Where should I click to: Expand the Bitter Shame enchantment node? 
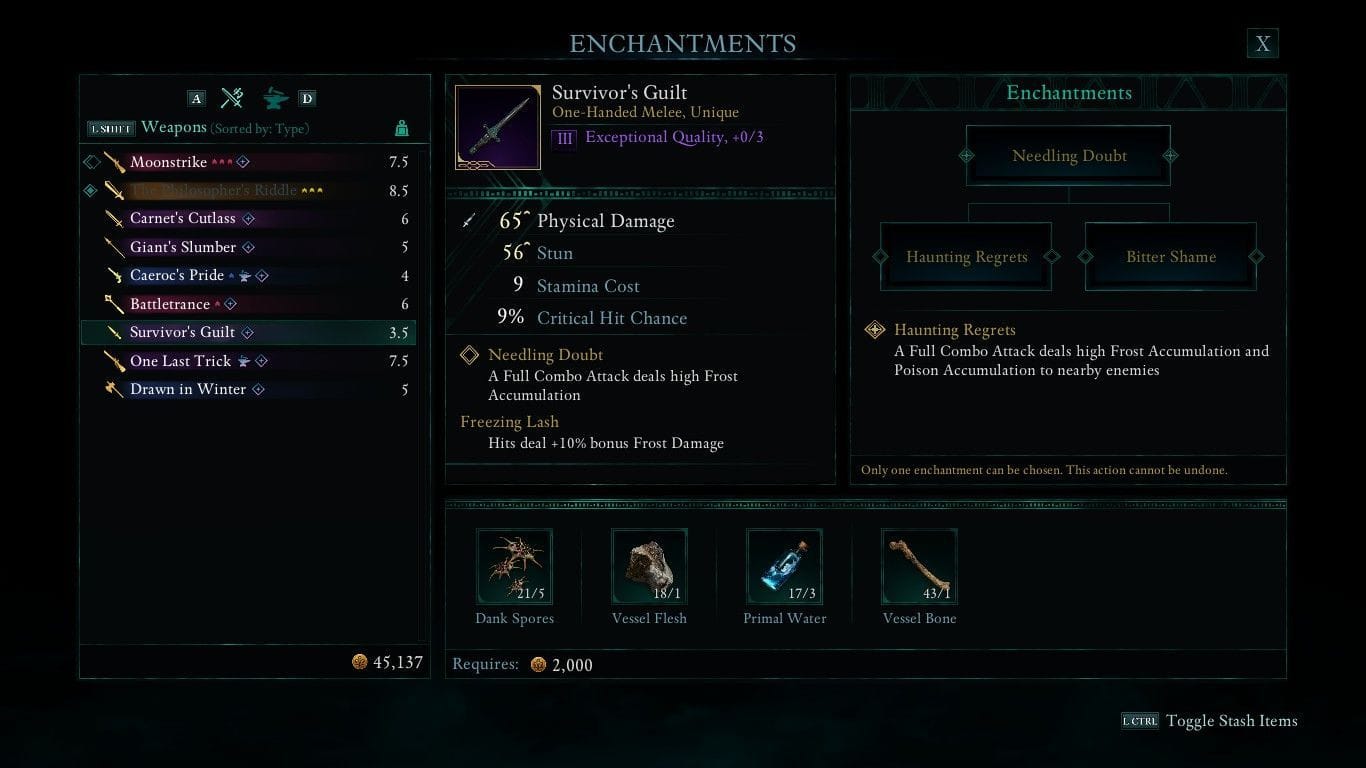1170,256
